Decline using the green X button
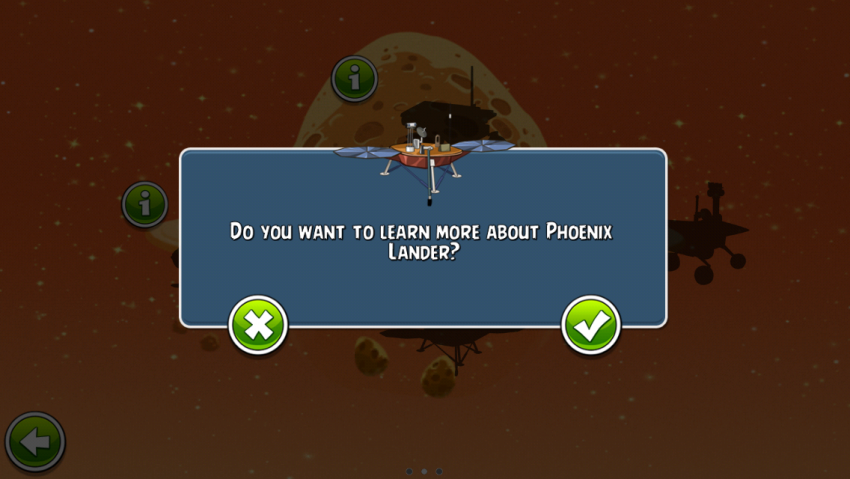 (x=258, y=325)
